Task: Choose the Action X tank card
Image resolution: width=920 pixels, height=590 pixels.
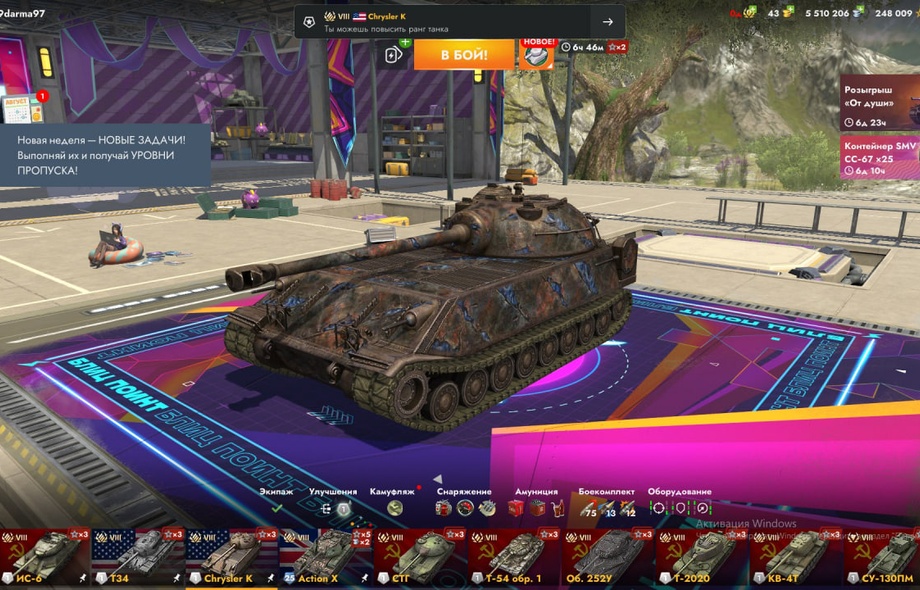Action: tap(324, 557)
